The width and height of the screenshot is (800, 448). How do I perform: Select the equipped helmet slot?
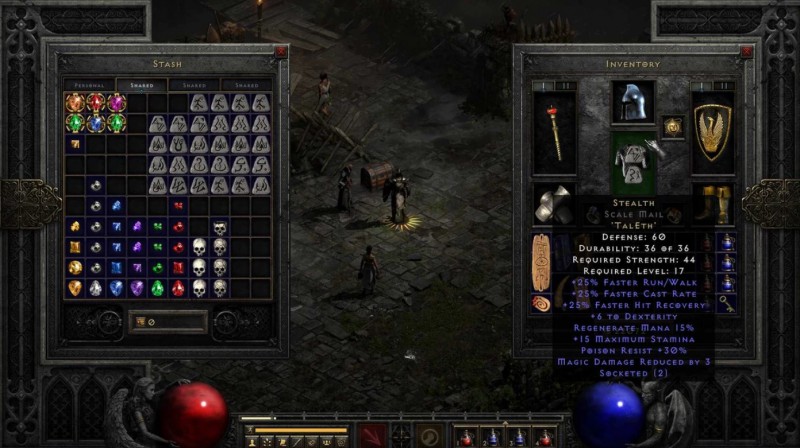click(x=633, y=102)
